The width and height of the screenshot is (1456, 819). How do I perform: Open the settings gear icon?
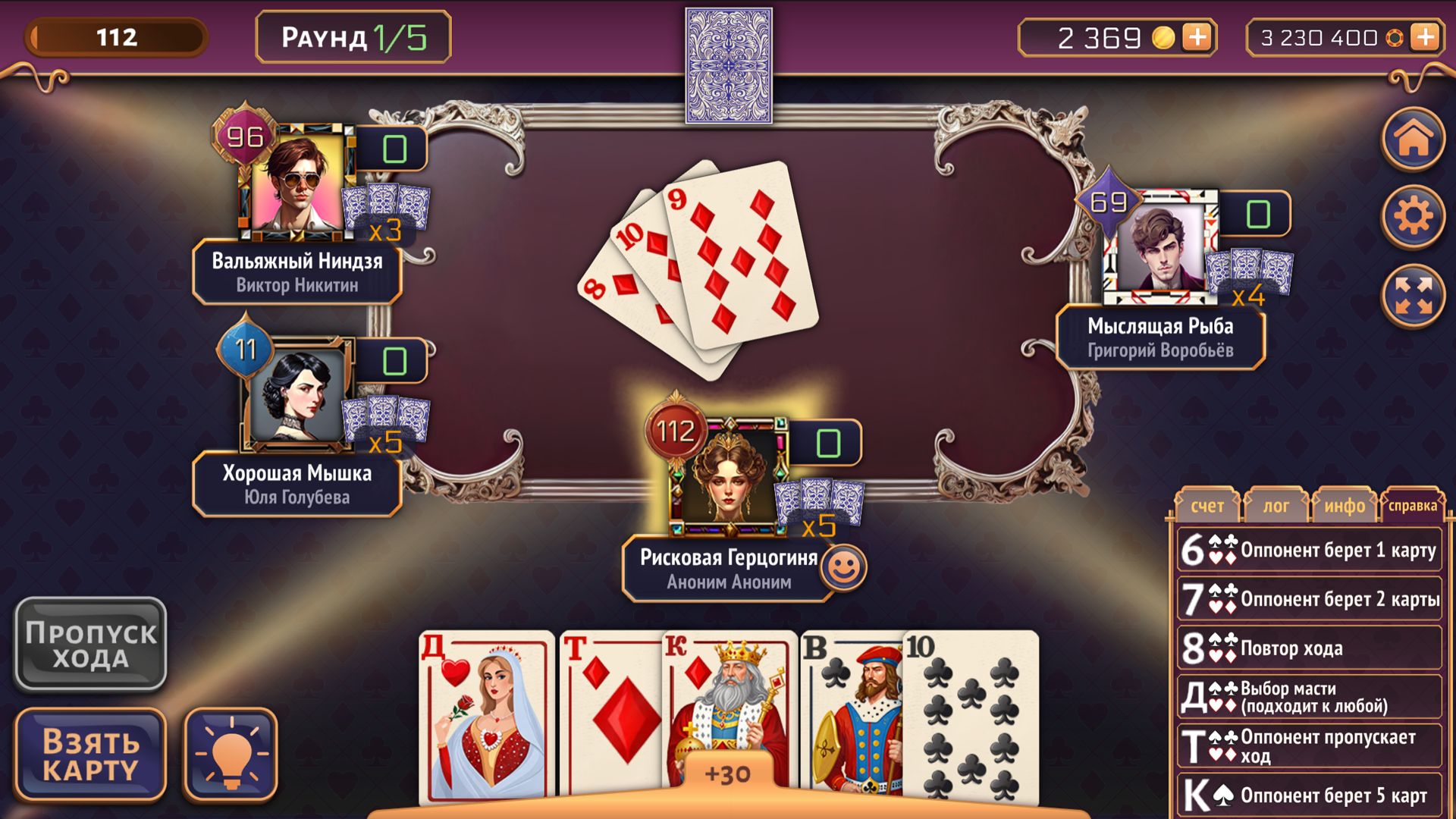click(x=1412, y=216)
